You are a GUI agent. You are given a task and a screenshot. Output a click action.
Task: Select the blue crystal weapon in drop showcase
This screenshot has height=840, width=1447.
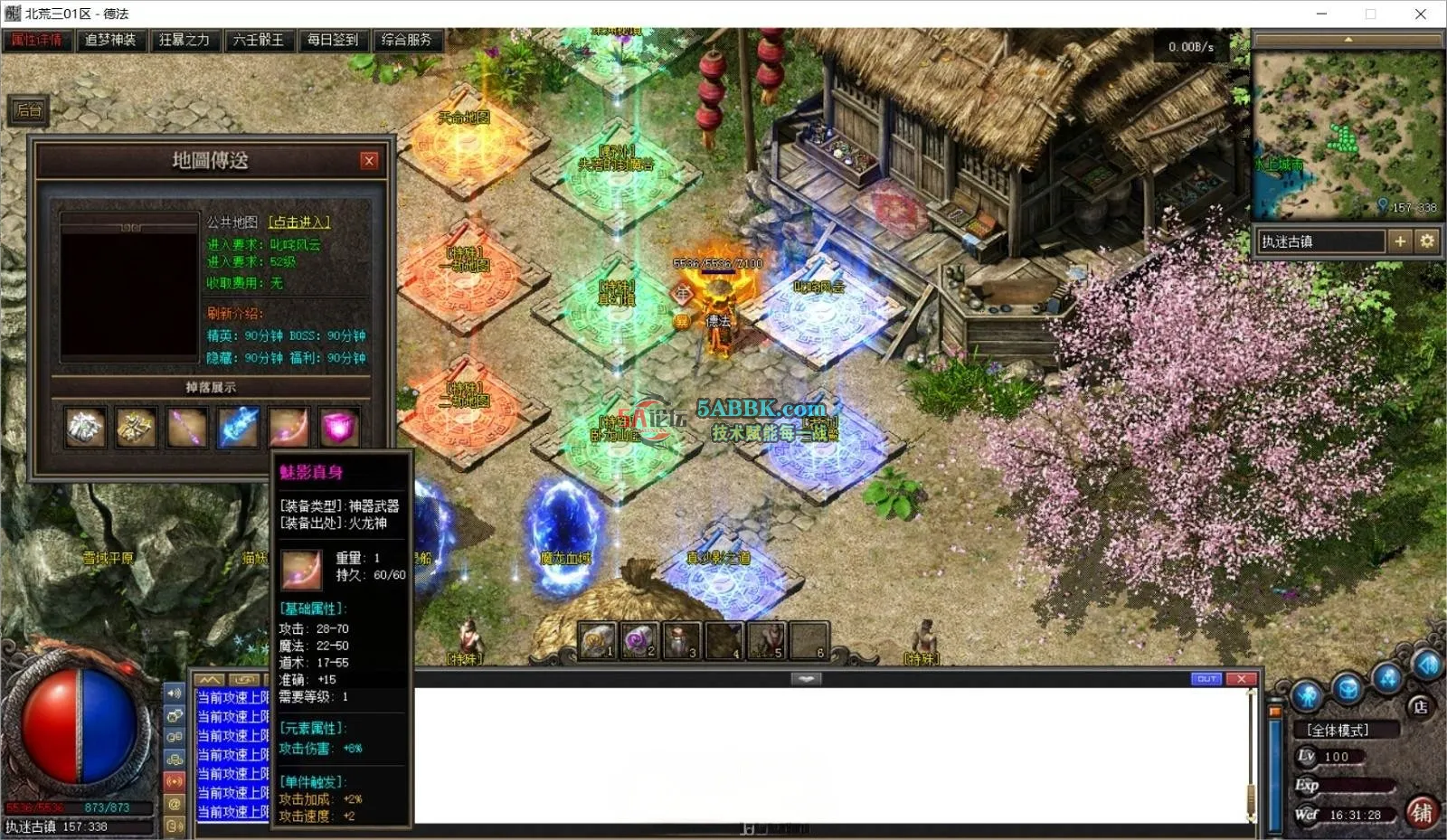coord(238,427)
